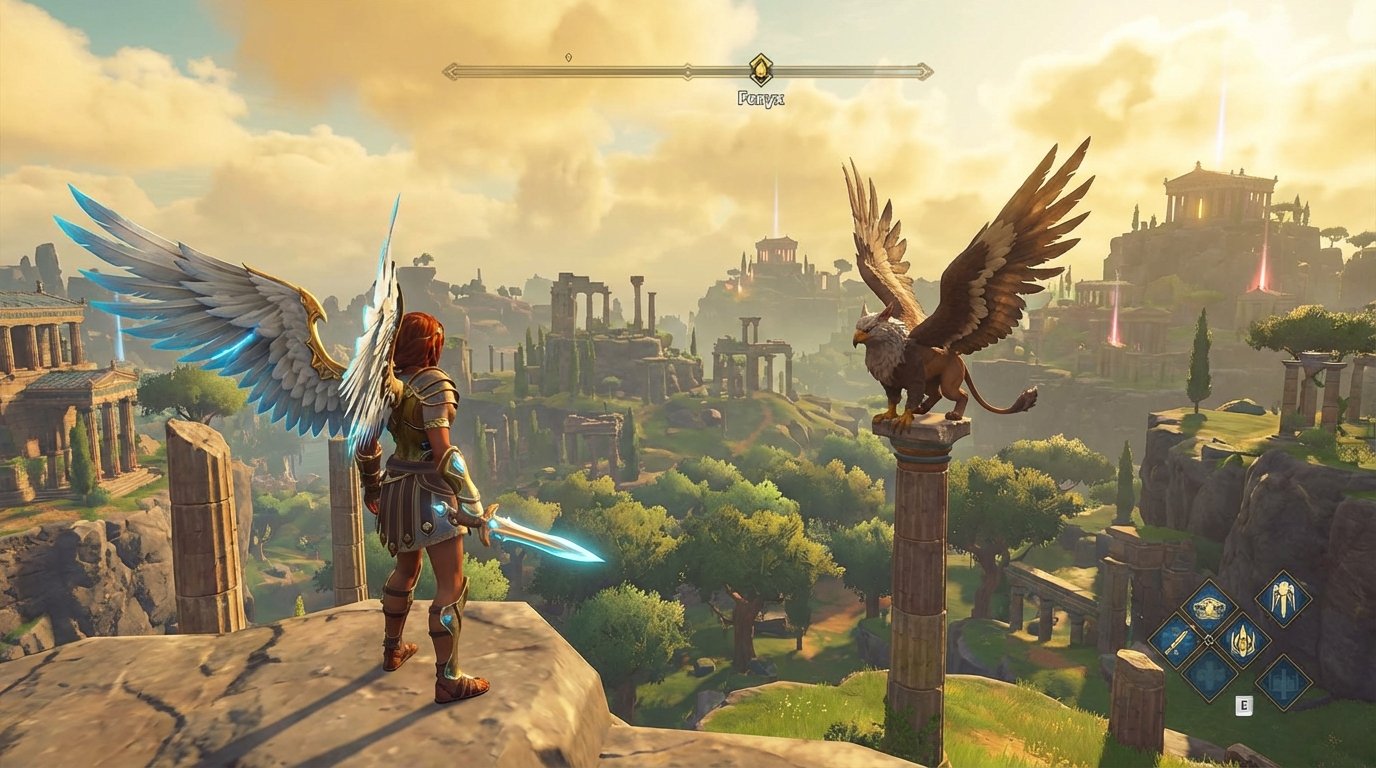This screenshot has height=768, width=1376.
Task: Click the Fenyx name label under the compass
Action: pos(761,97)
